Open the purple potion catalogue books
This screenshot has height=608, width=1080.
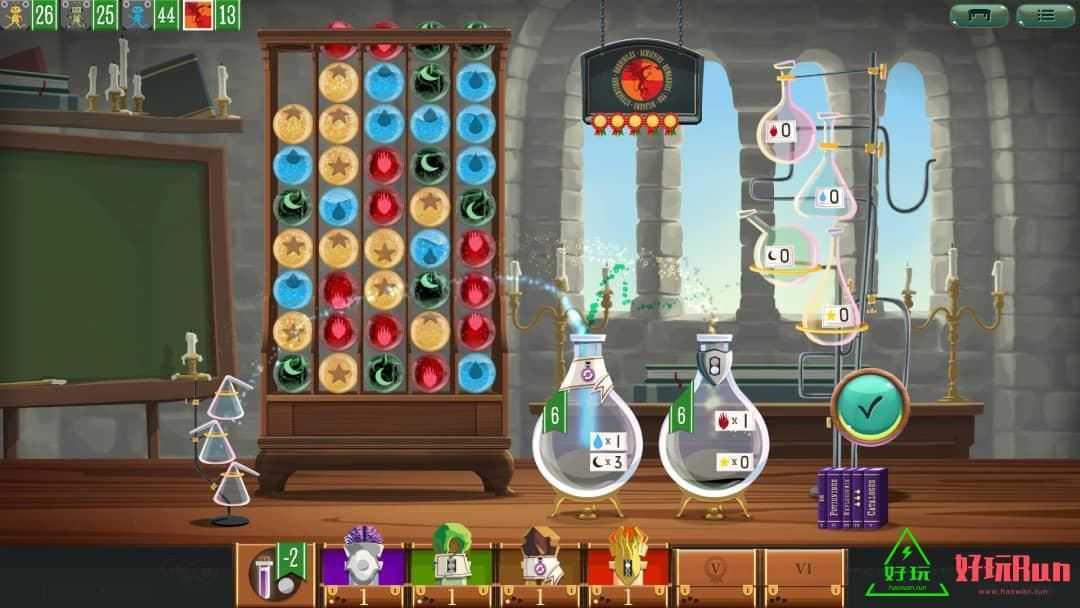click(852, 495)
